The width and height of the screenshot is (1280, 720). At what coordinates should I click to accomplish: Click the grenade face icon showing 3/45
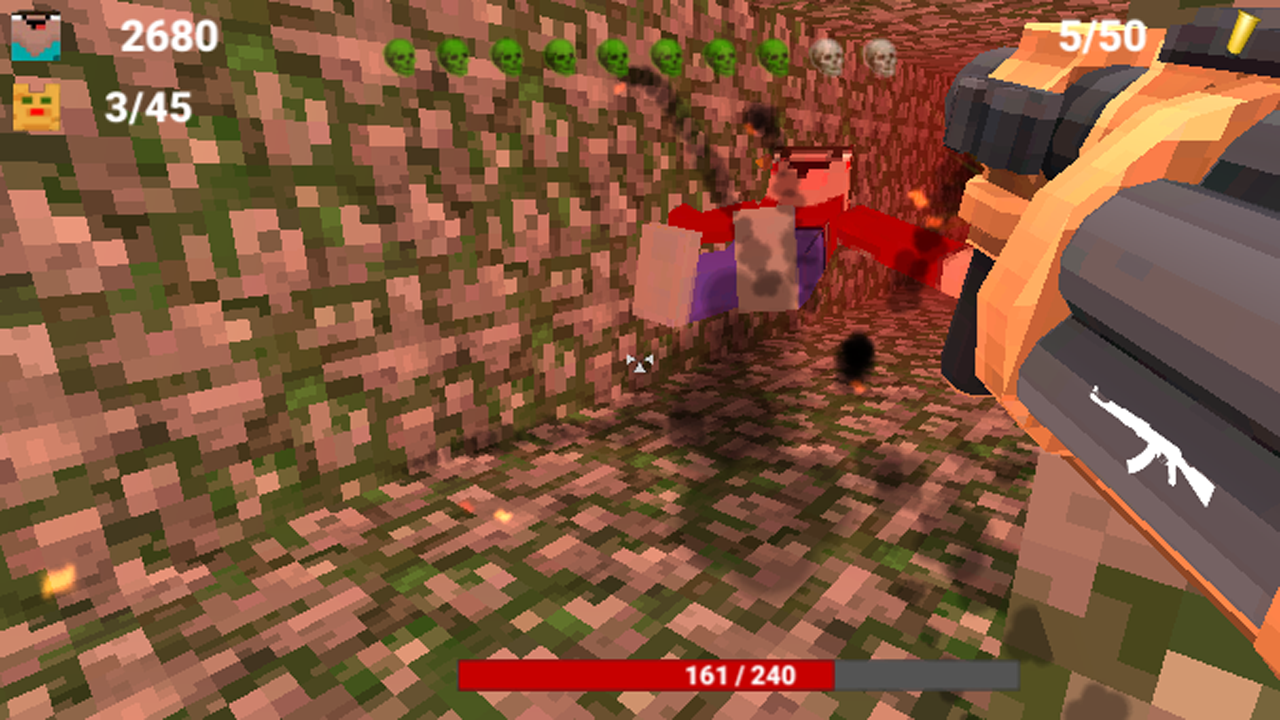[x=37, y=105]
